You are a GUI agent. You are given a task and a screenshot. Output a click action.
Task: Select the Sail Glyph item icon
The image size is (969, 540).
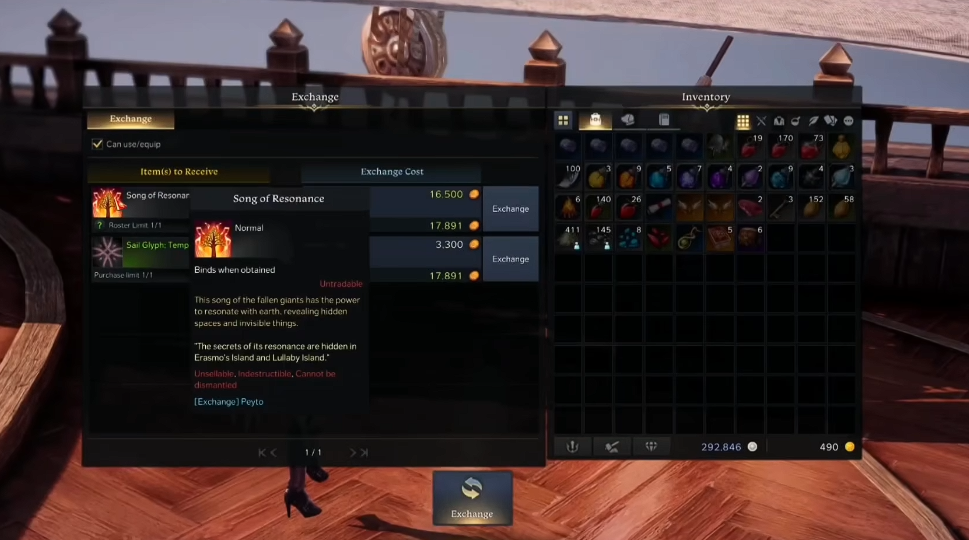coord(107,252)
